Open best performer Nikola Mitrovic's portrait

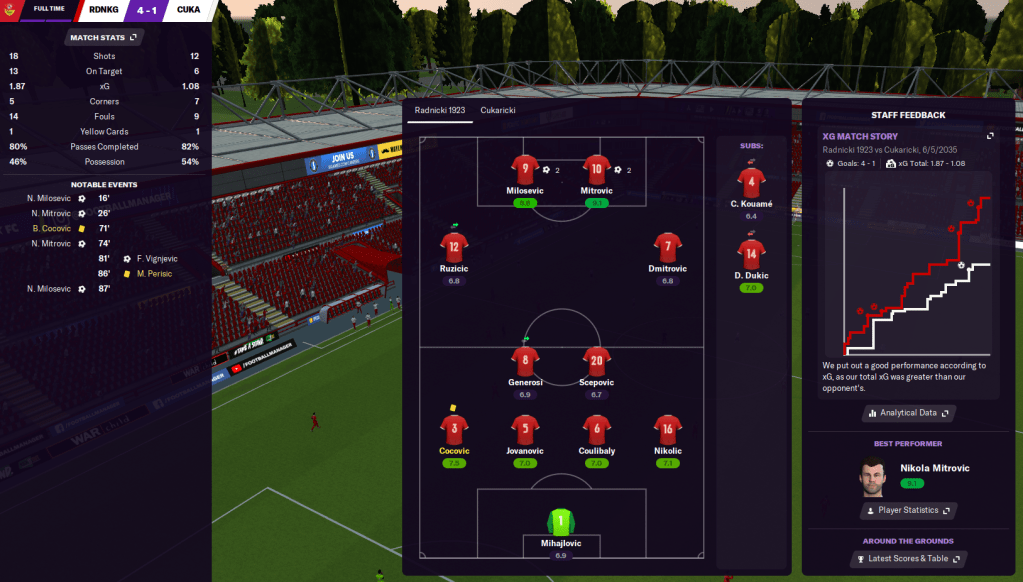[873, 476]
